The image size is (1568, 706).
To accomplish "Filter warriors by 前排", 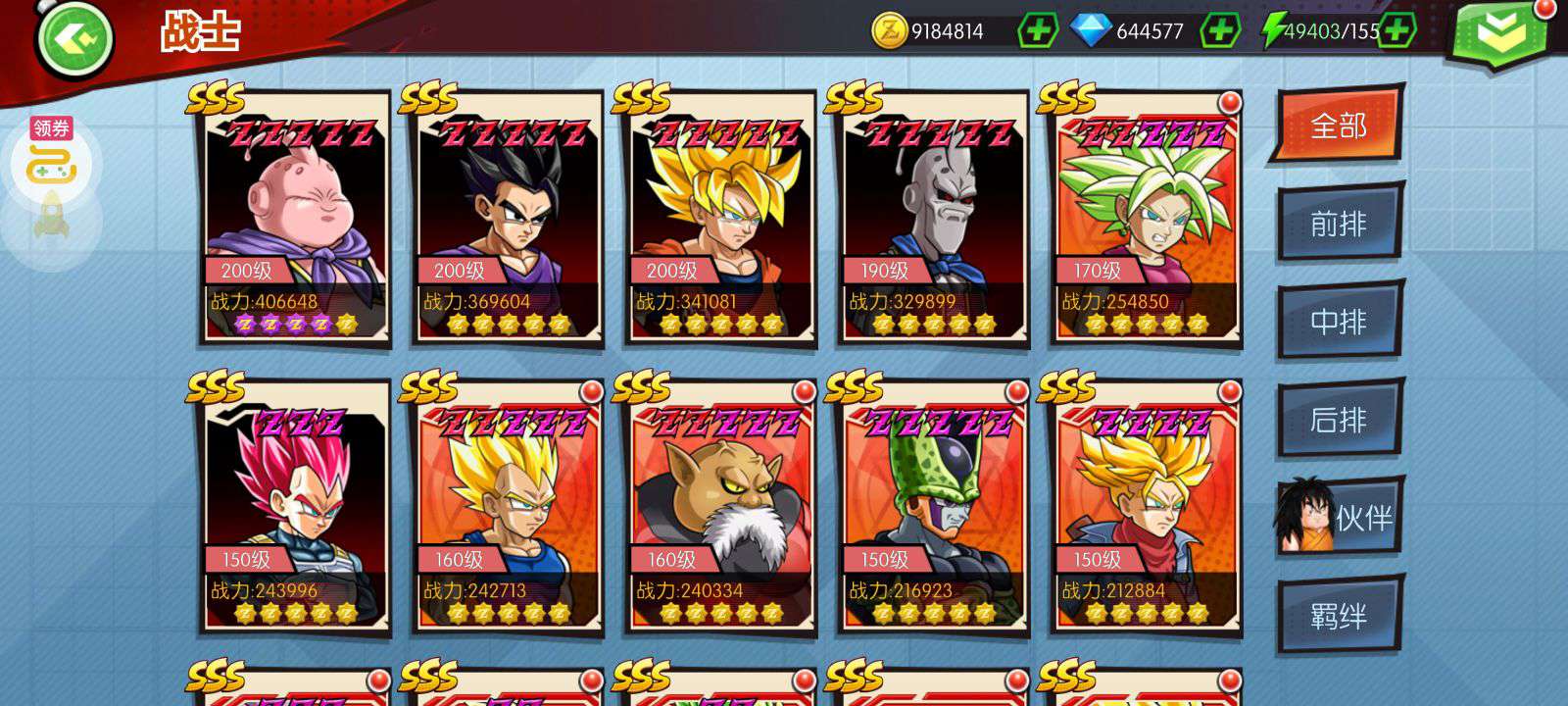I will [1339, 224].
